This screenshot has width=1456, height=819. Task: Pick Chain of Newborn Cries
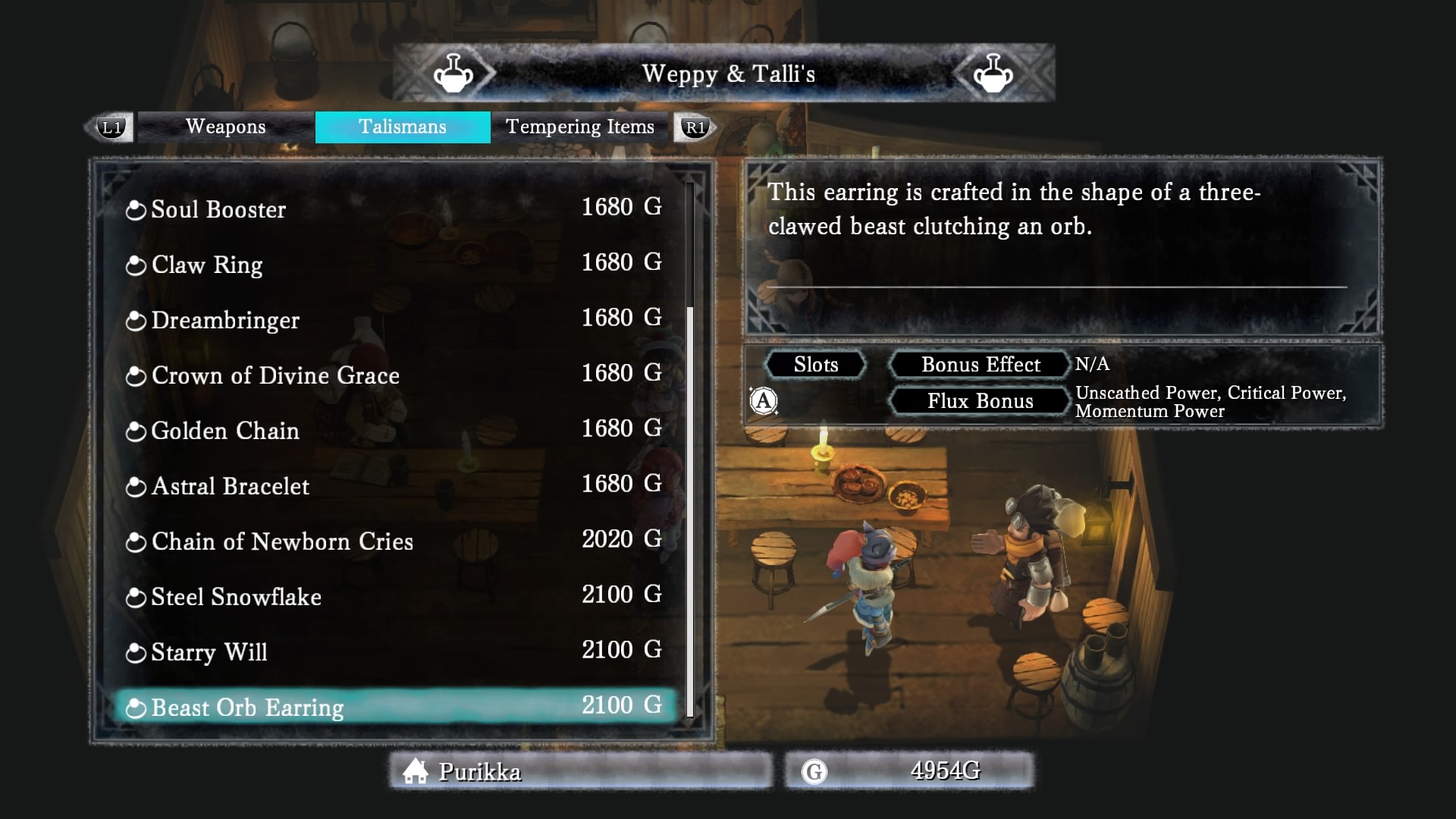(x=394, y=541)
